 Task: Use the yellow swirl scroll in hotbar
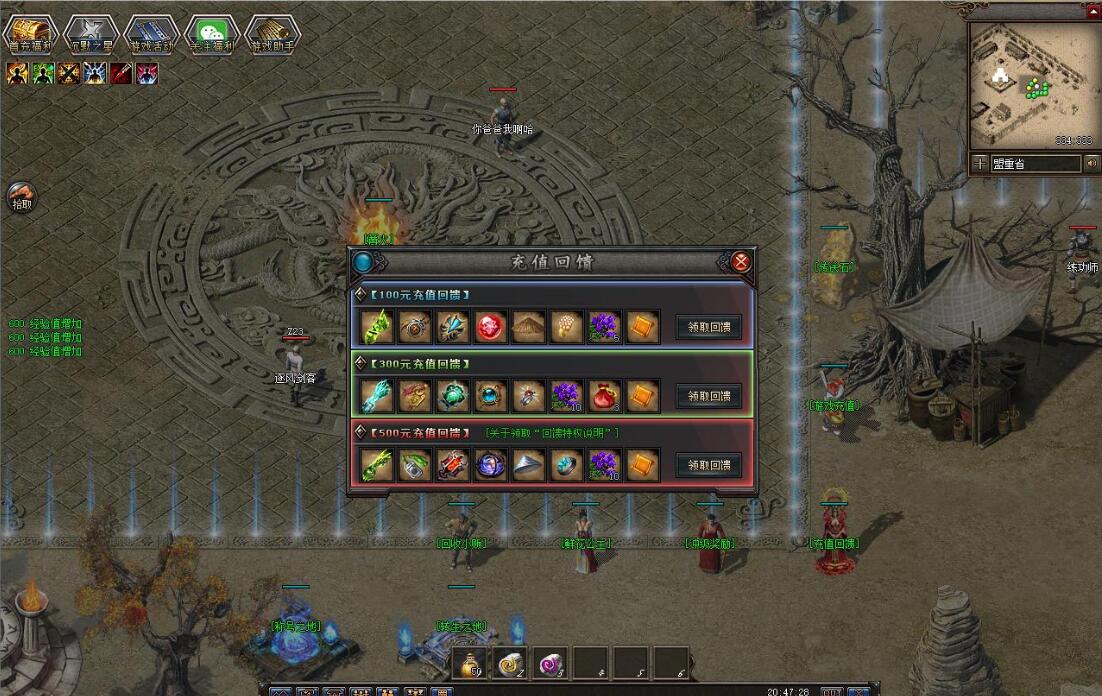coord(510,661)
